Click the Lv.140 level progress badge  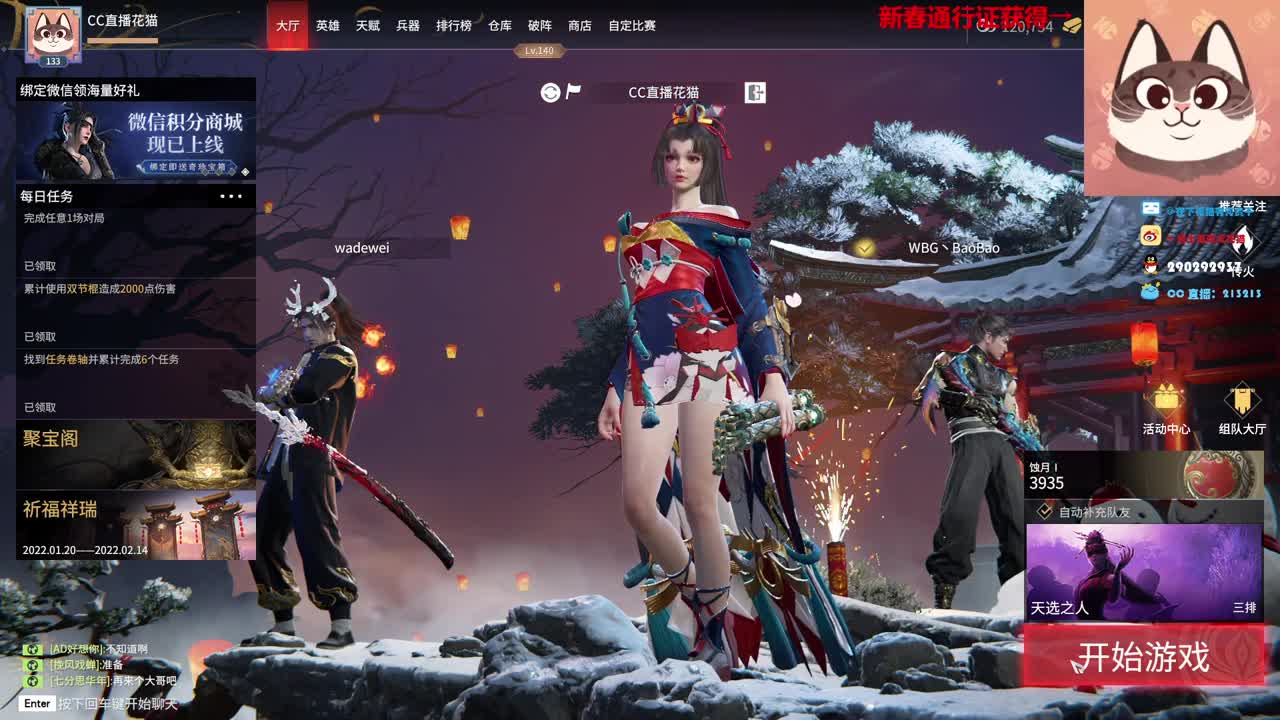point(540,50)
